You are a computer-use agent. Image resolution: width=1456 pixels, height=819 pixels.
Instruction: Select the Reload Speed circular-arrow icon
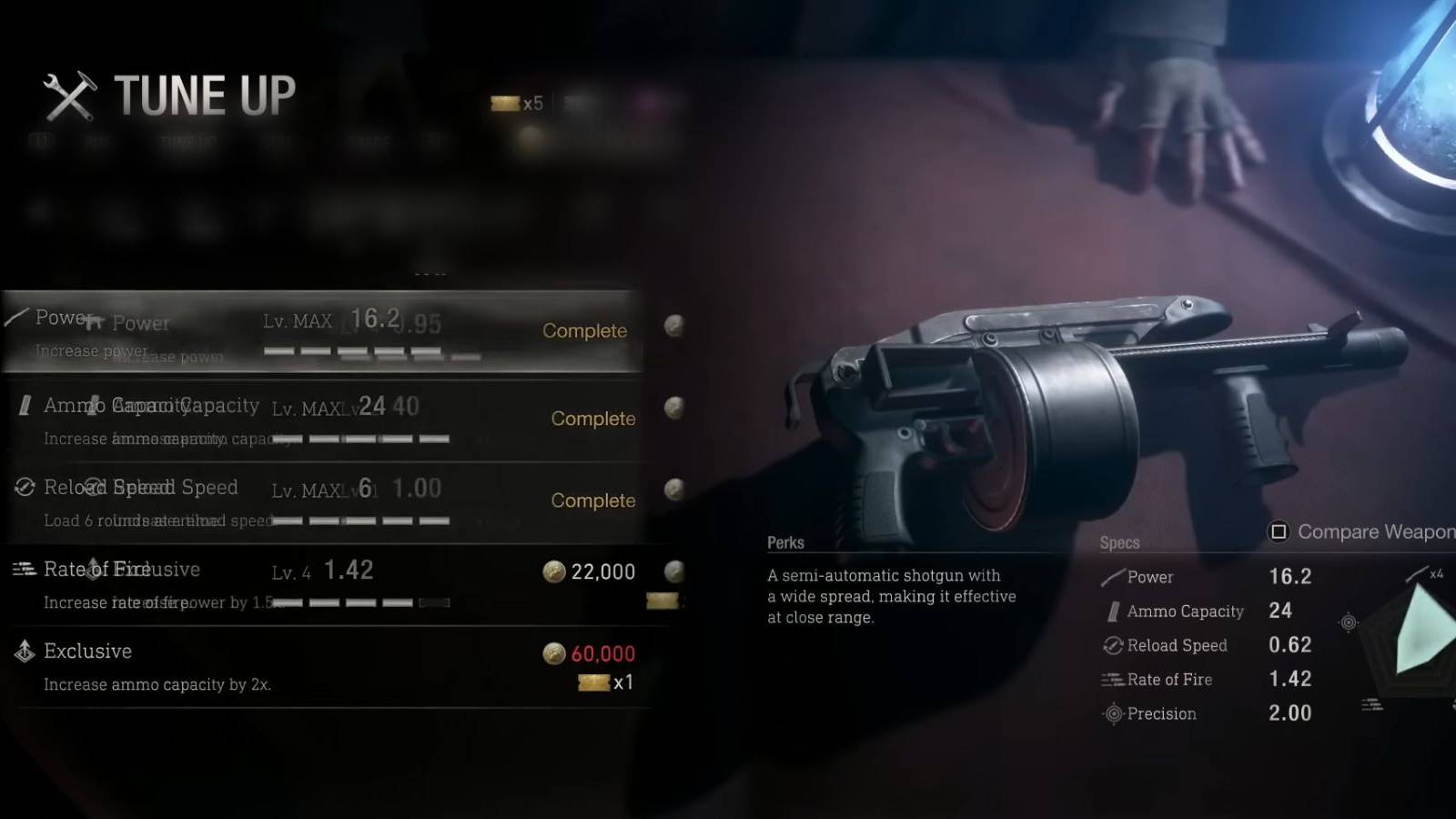25,488
